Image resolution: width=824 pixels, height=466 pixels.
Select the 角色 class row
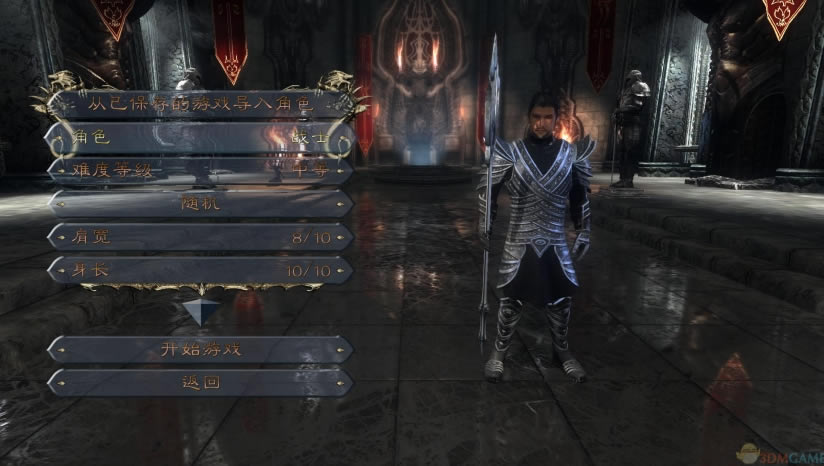coord(200,137)
